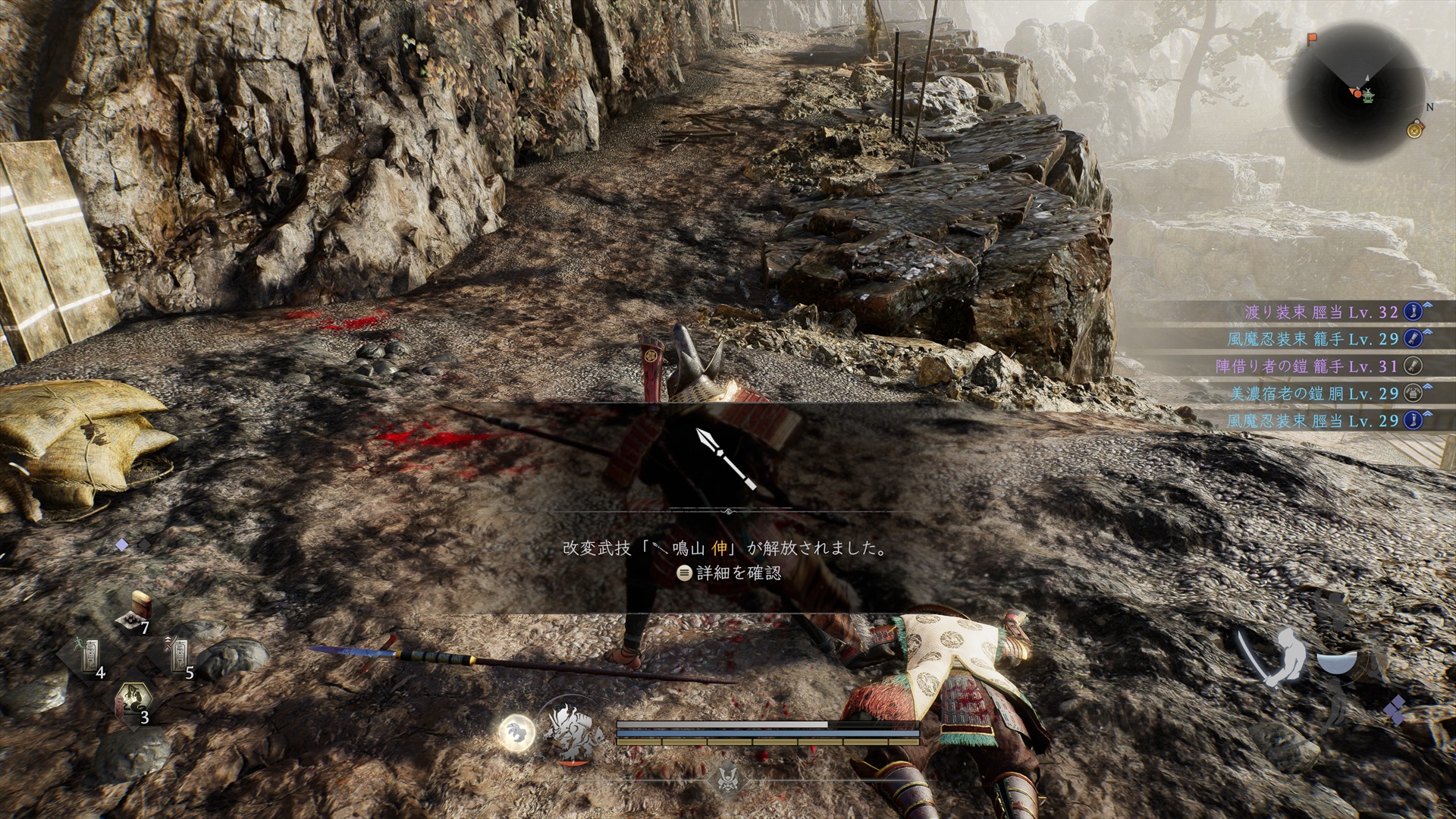
Task: Click the samurai helmet style emblem
Action: 727,775
